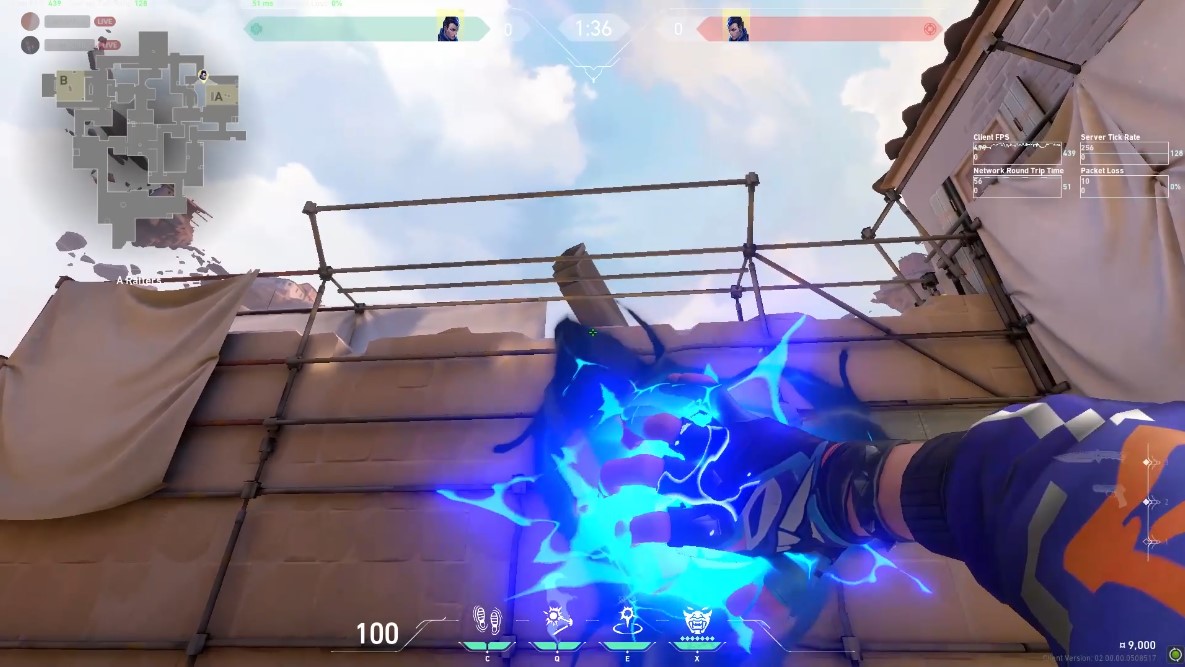Use the Gatecrash teleport ability
The image size is (1185, 667).
626,620
